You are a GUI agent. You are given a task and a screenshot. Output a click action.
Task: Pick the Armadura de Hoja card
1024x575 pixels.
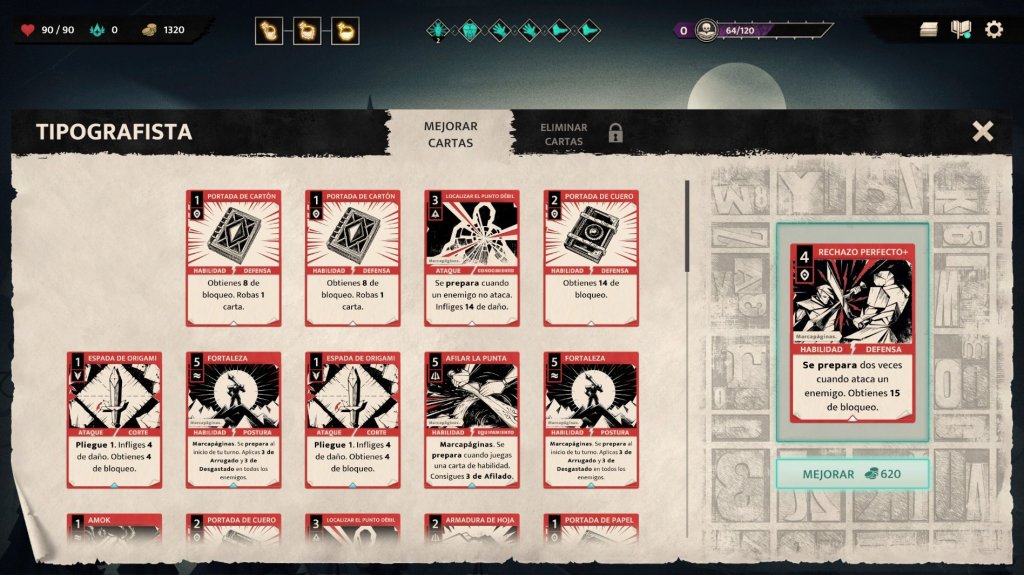pyautogui.click(x=471, y=530)
